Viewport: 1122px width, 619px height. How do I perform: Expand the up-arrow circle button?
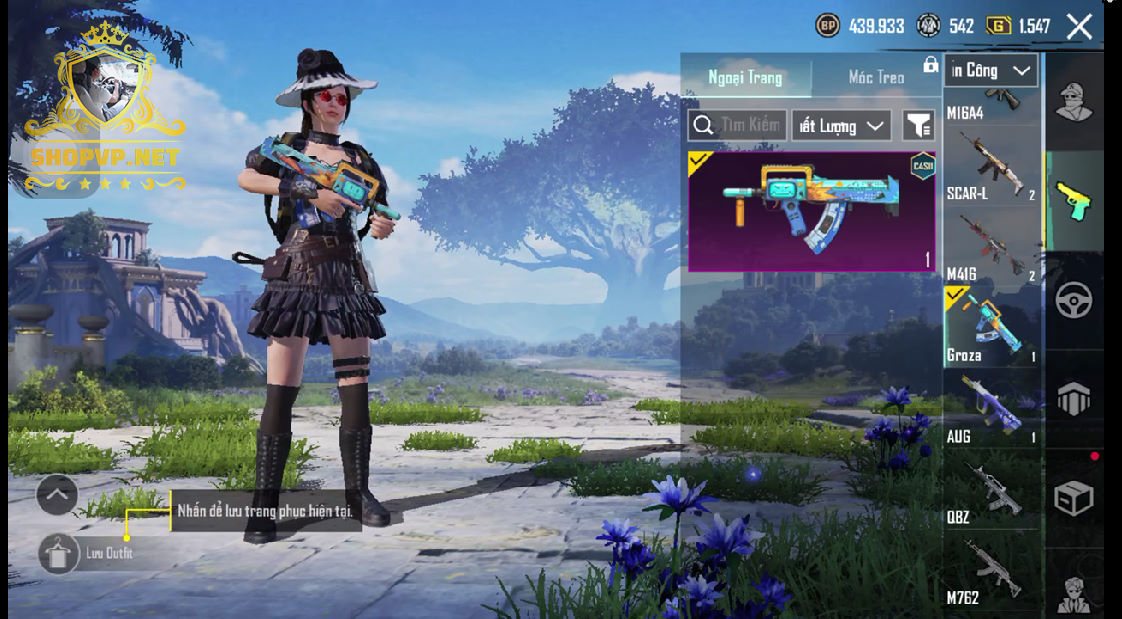pyautogui.click(x=57, y=494)
